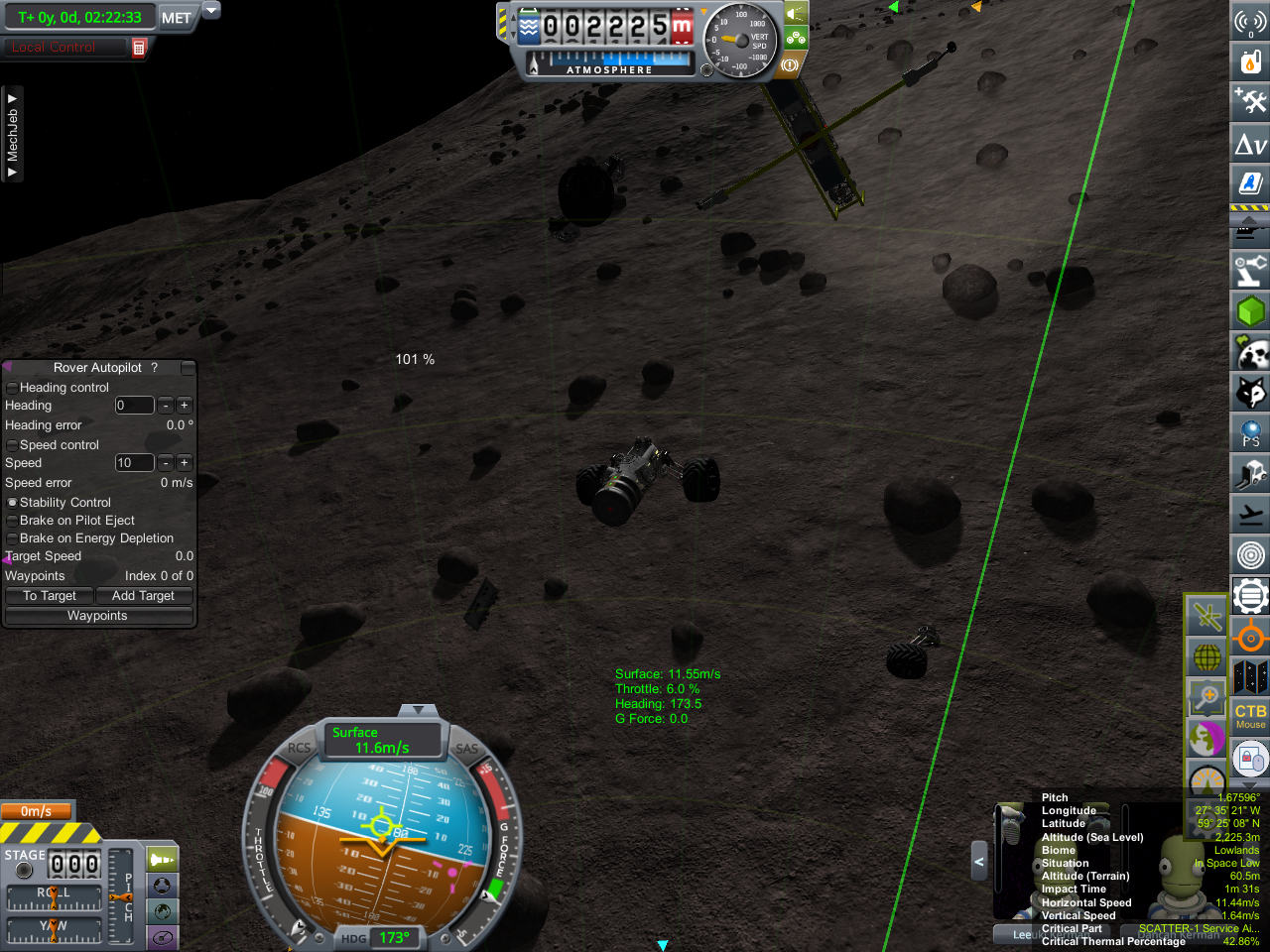The height and width of the screenshot is (952, 1270).
Task: Open Rover Autopilot help question mark
Action: click(x=154, y=368)
